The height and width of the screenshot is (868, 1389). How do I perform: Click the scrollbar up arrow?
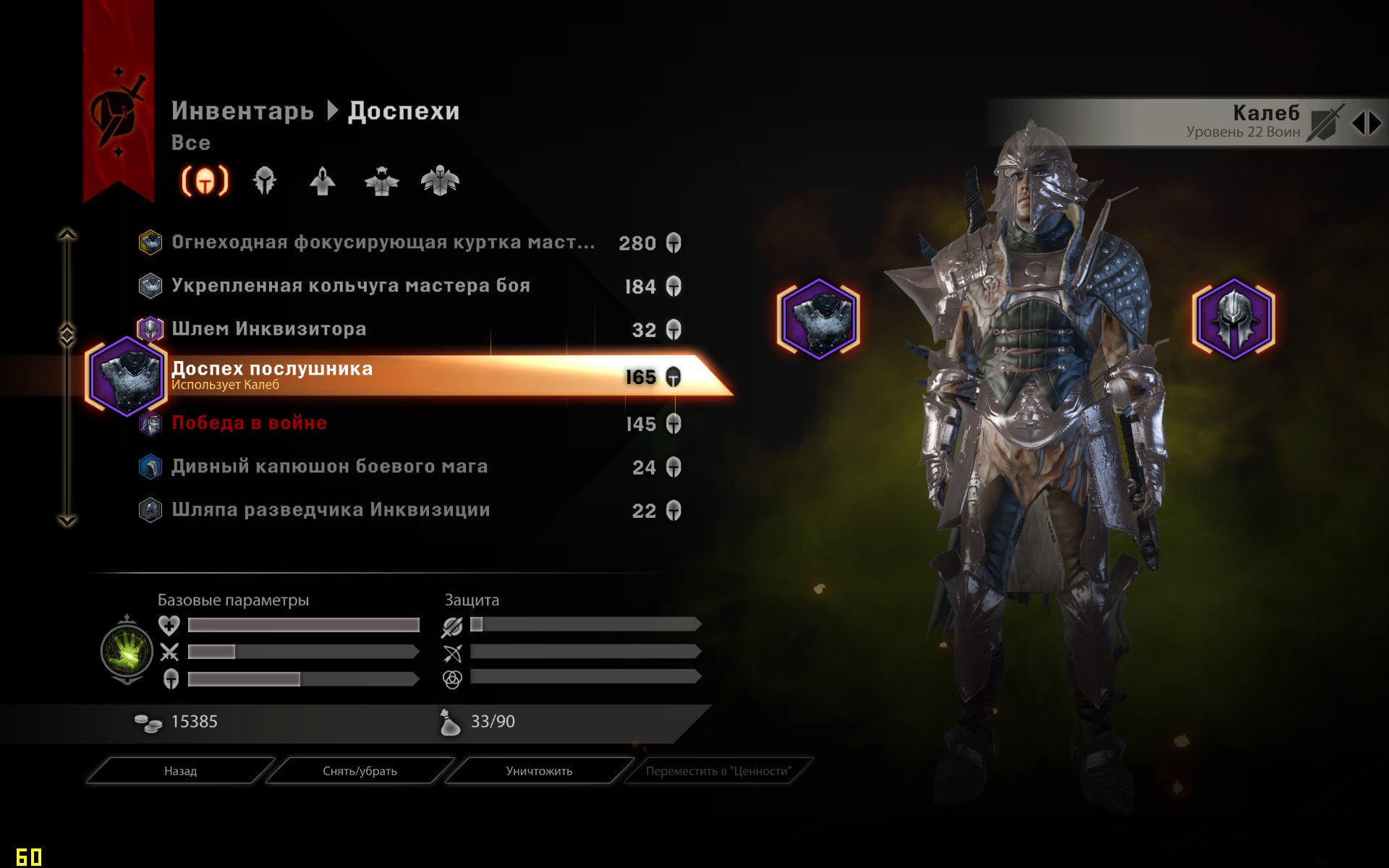point(69,233)
